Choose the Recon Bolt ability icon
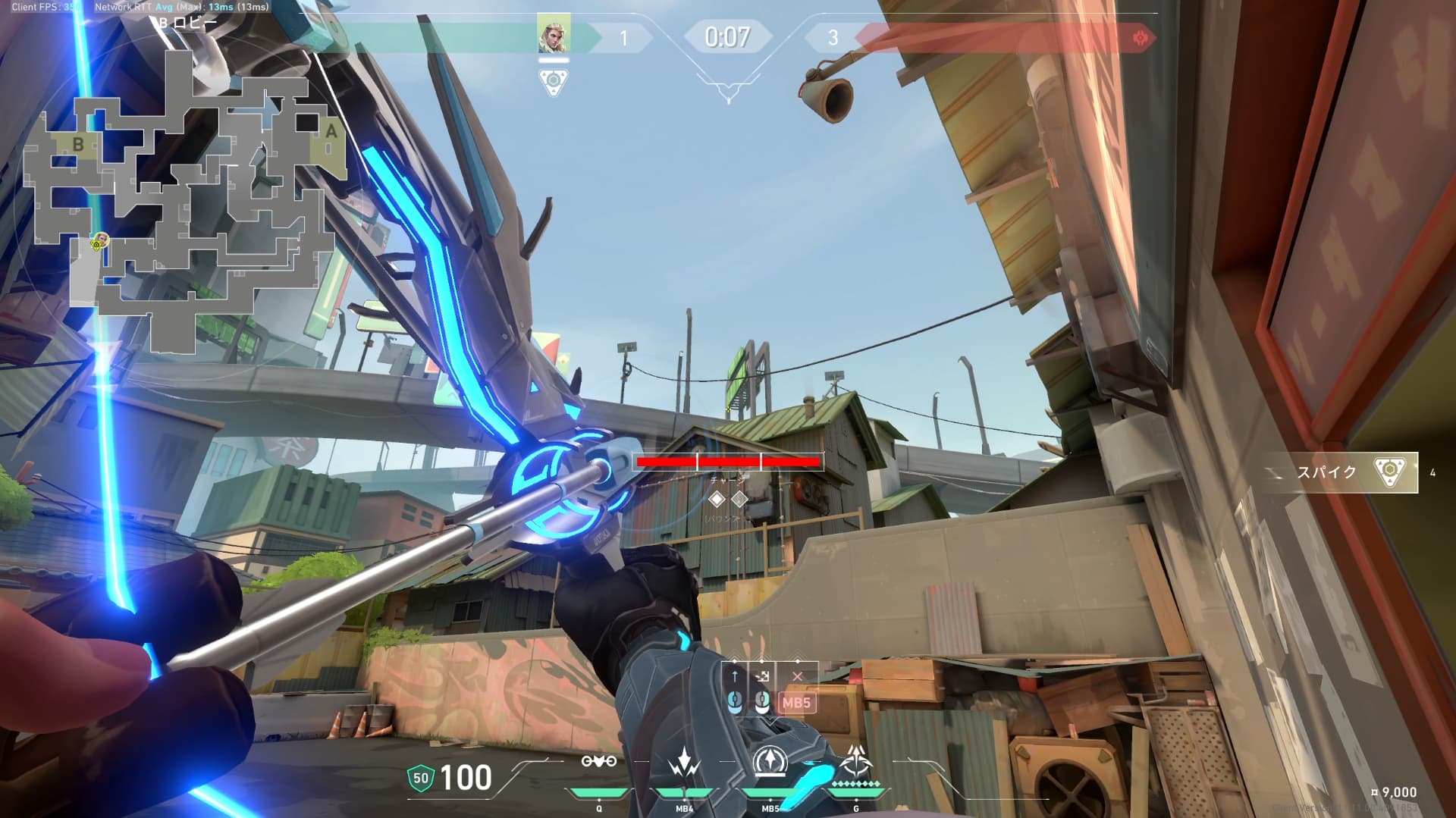 [x=770, y=761]
